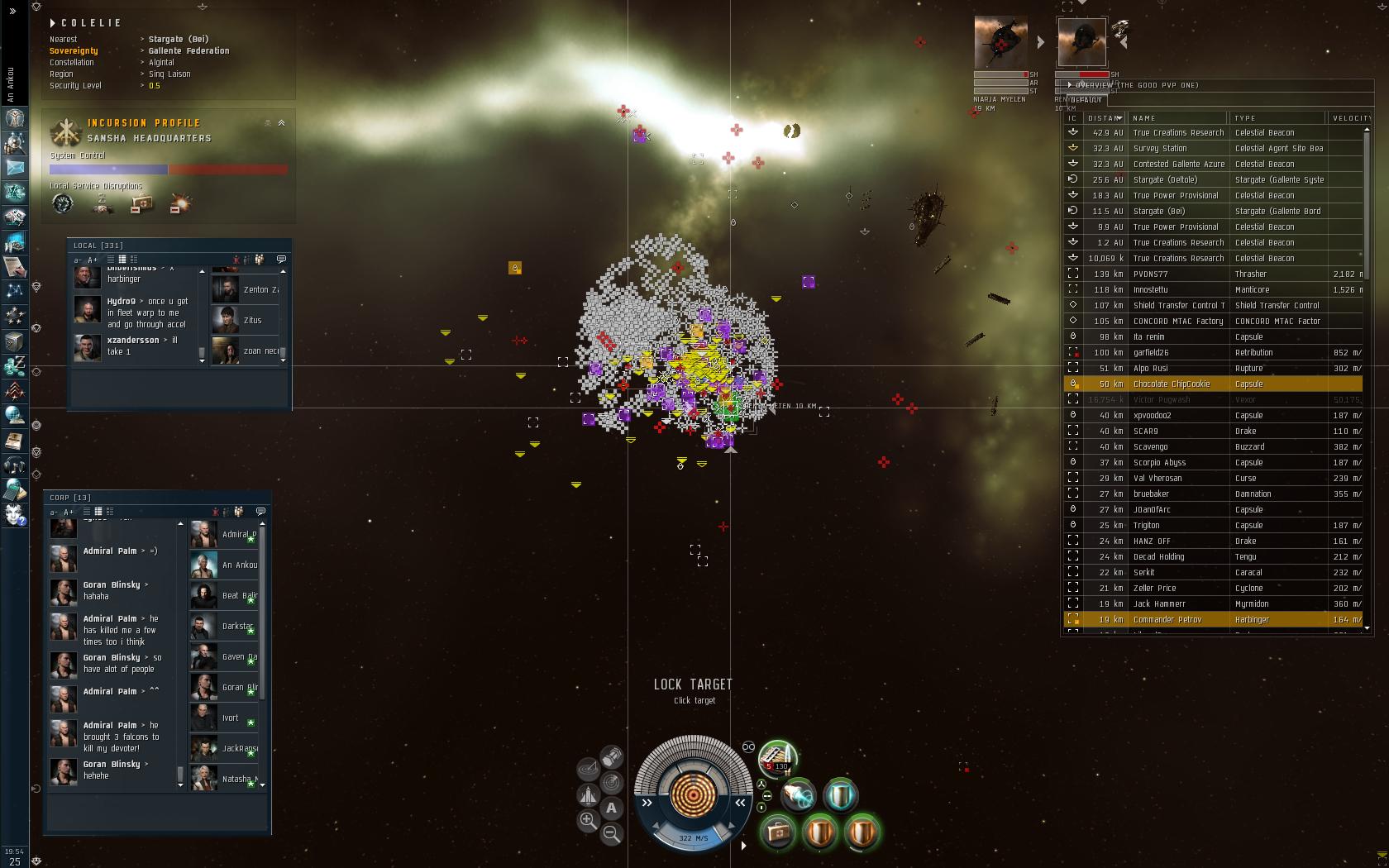Collapse the Incursion Profile panel
The width and height of the screenshot is (1389, 868).
(281, 123)
